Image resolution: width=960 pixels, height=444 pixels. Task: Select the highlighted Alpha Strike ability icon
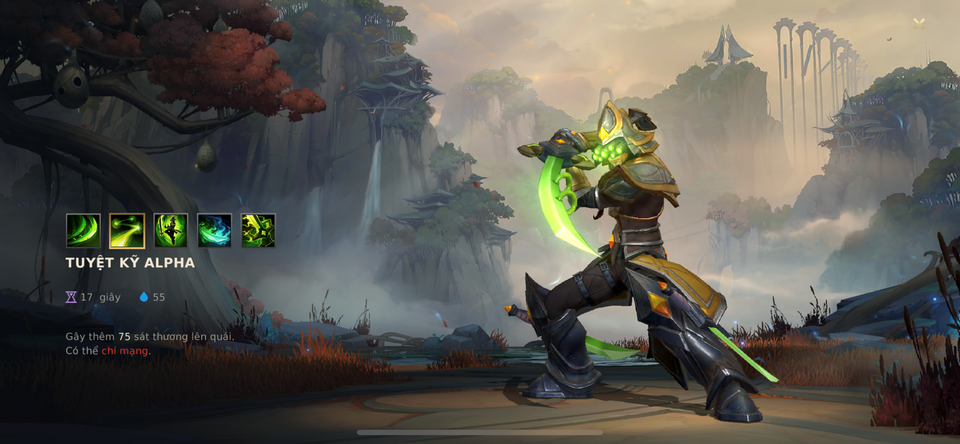click(x=127, y=230)
